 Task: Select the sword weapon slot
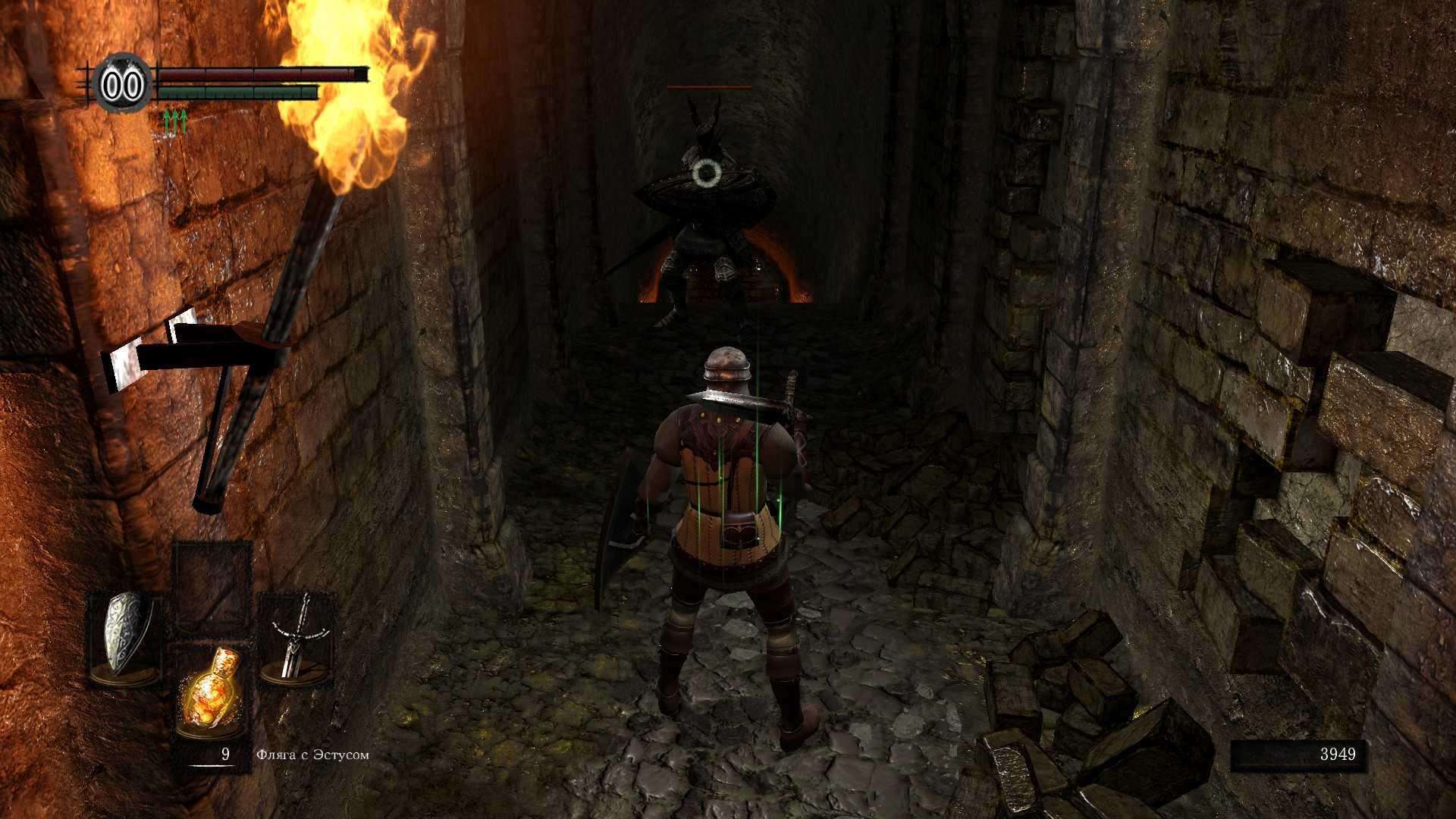pyautogui.click(x=297, y=635)
